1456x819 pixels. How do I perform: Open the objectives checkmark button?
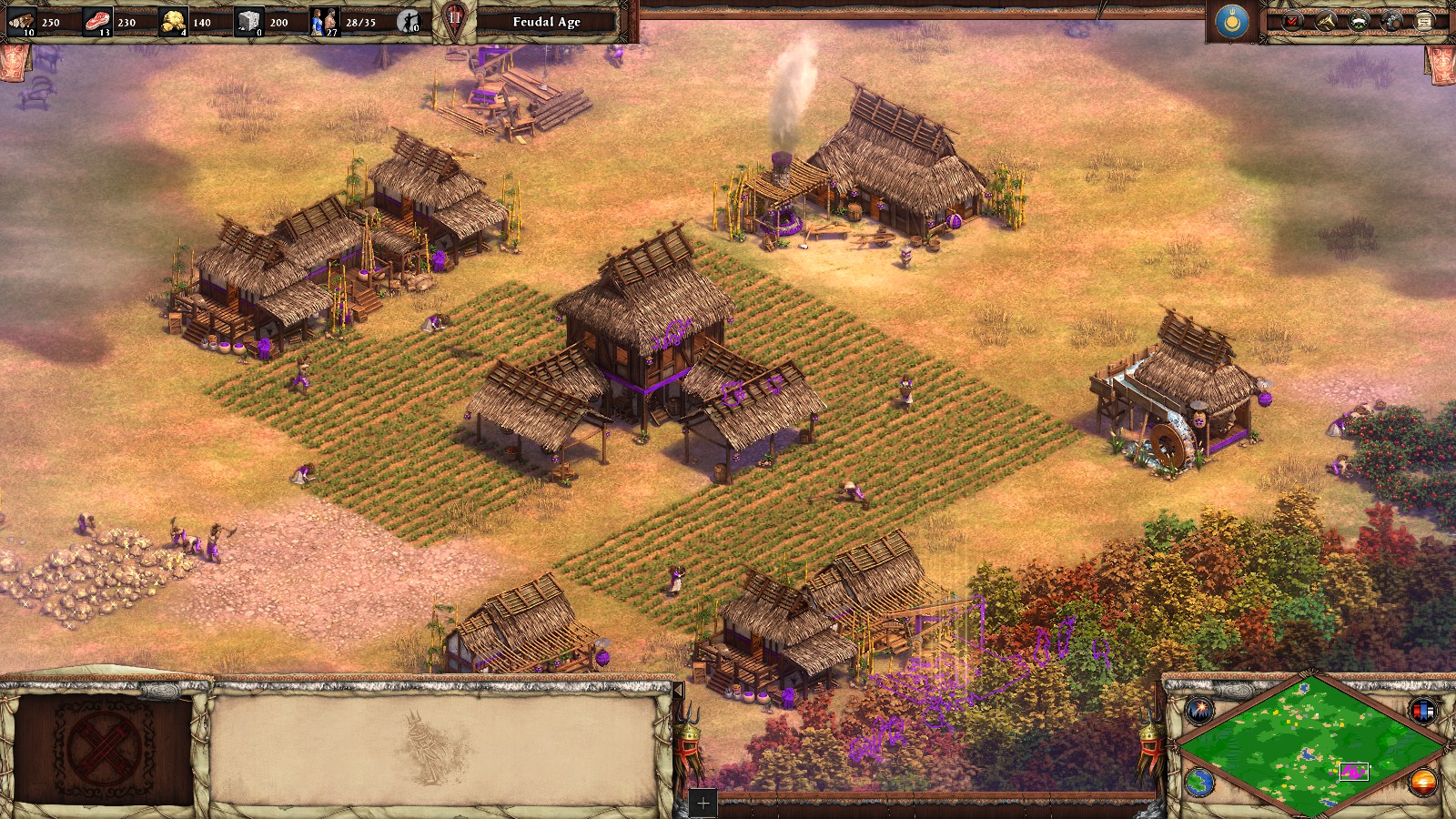pos(1292,21)
